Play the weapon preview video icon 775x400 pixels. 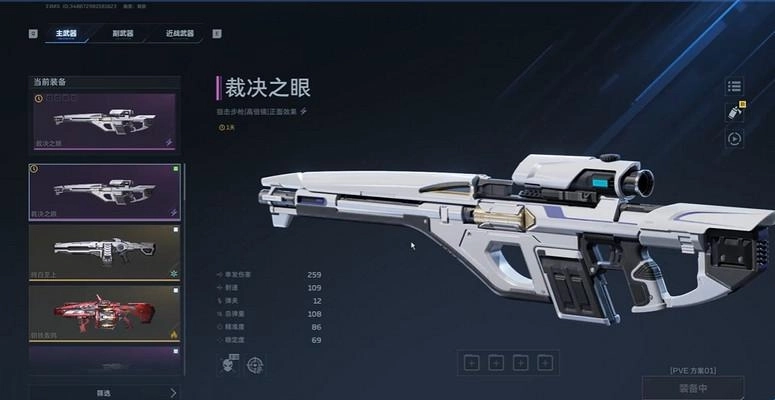coord(734,138)
